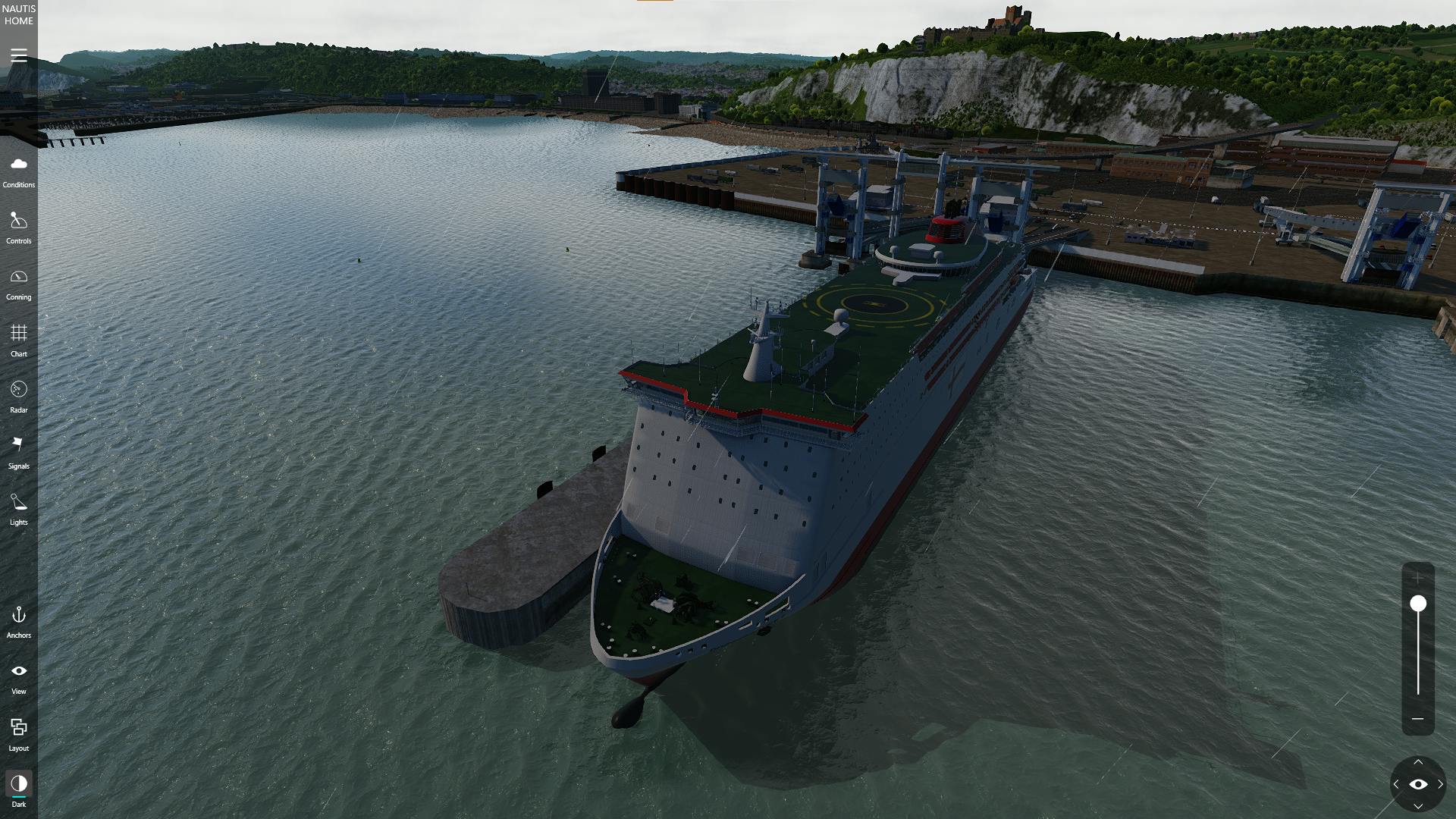Tilt camera view up arrow
The image size is (1456, 819).
(x=1418, y=763)
